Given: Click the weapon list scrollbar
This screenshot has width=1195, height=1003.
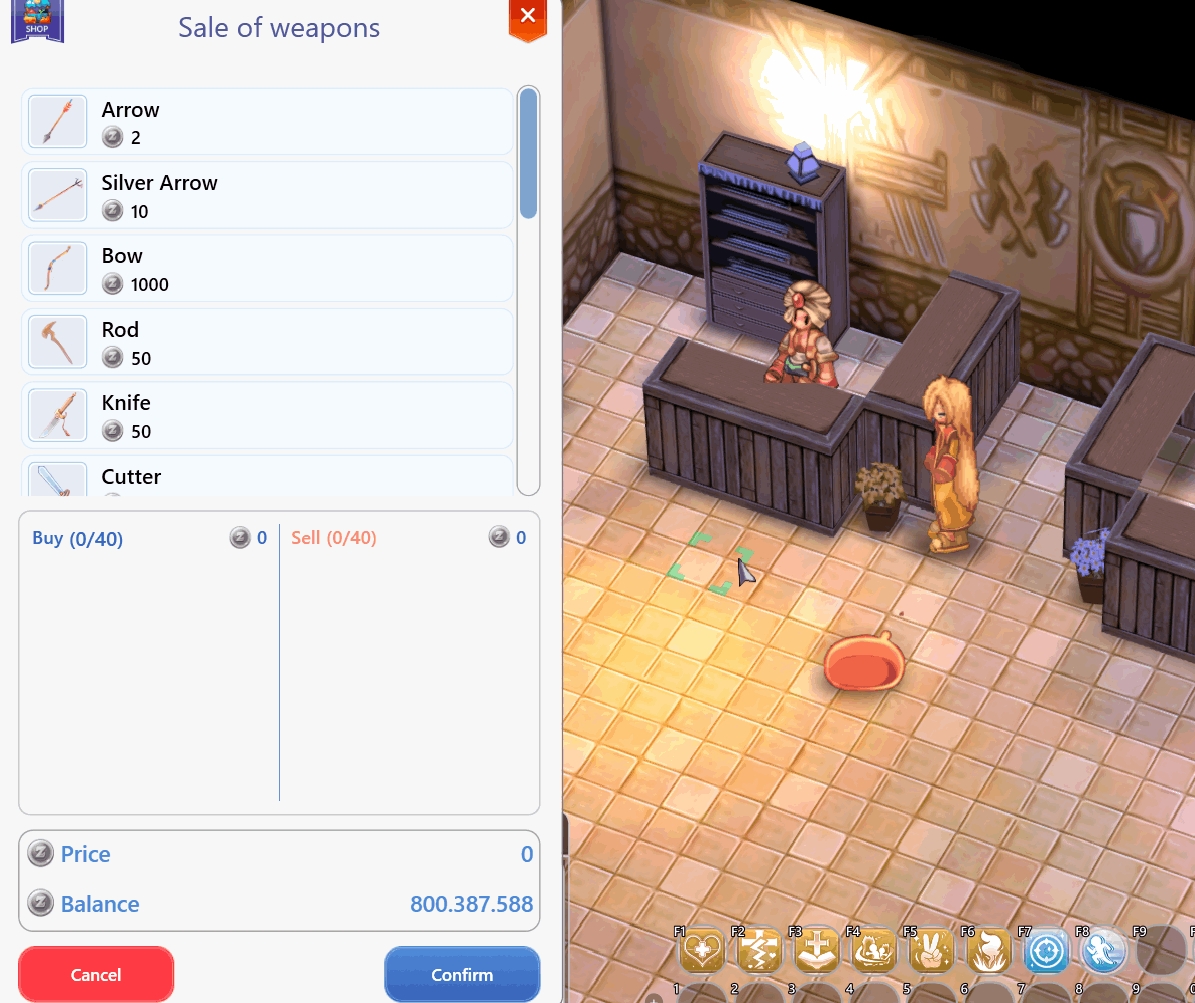Looking at the screenshot, I should click(x=529, y=155).
